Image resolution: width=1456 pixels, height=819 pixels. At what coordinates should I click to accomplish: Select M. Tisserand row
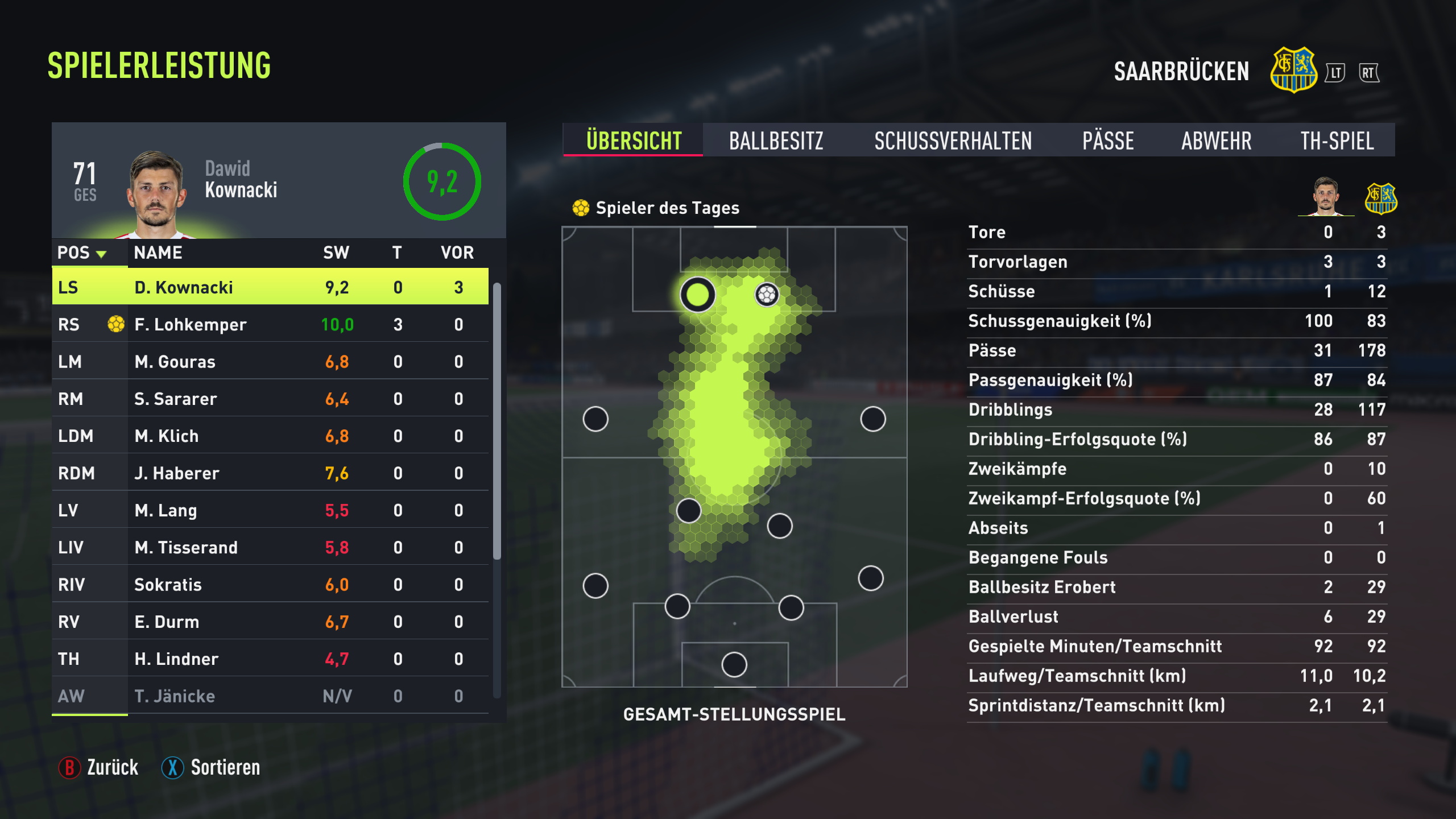(x=270, y=547)
